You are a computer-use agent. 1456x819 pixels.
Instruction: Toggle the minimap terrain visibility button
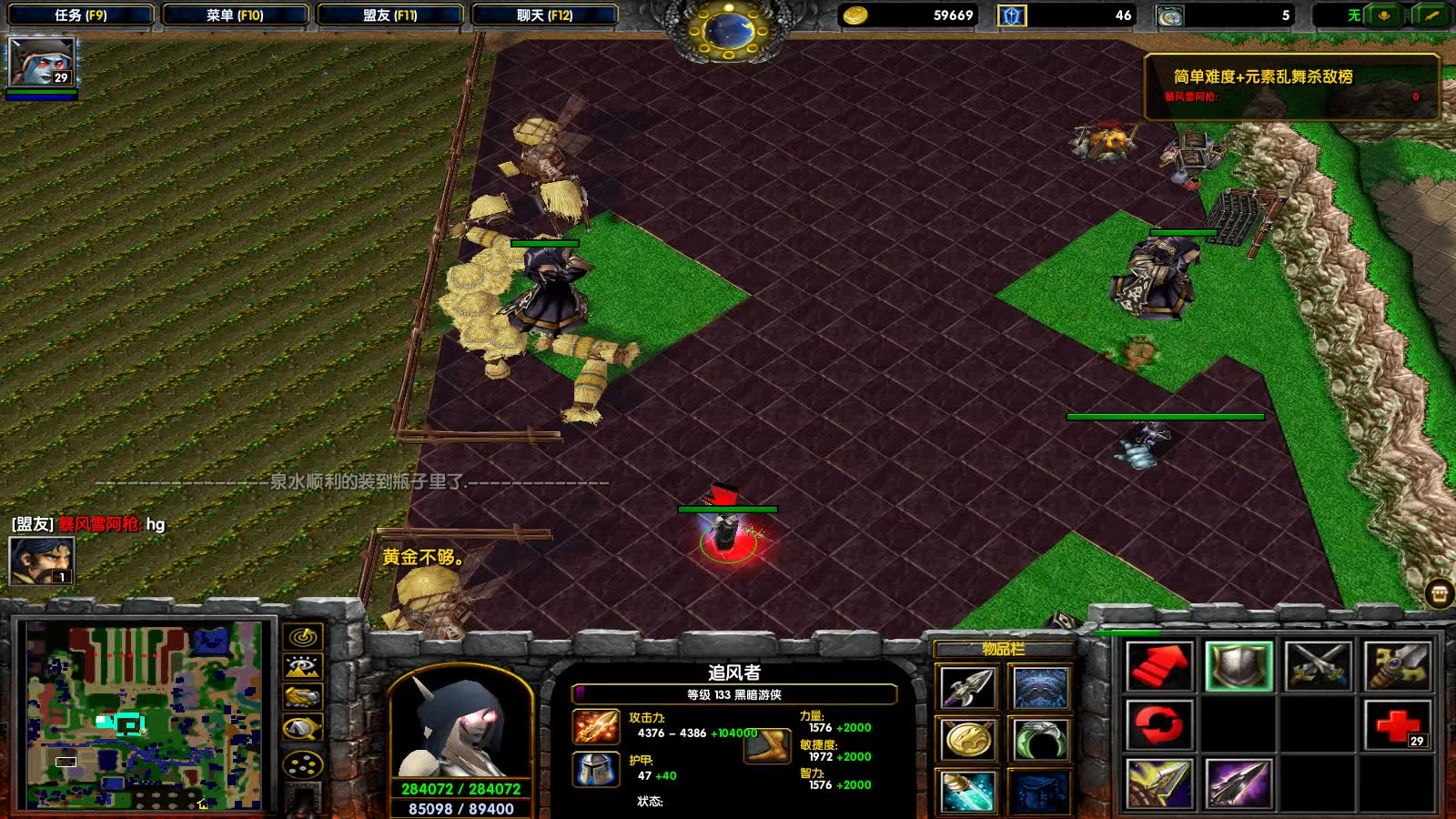click(303, 667)
